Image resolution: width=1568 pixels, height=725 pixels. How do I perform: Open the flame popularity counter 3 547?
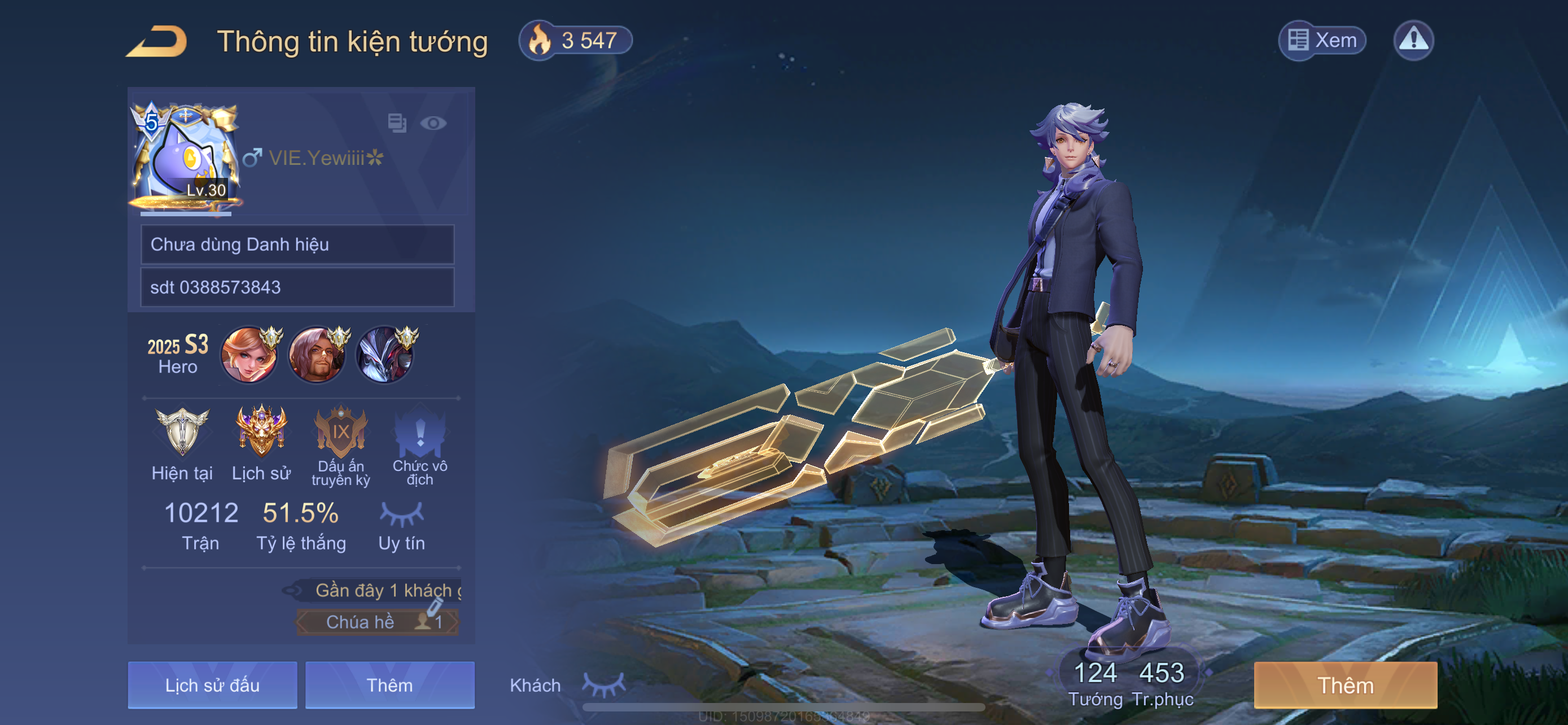point(575,41)
